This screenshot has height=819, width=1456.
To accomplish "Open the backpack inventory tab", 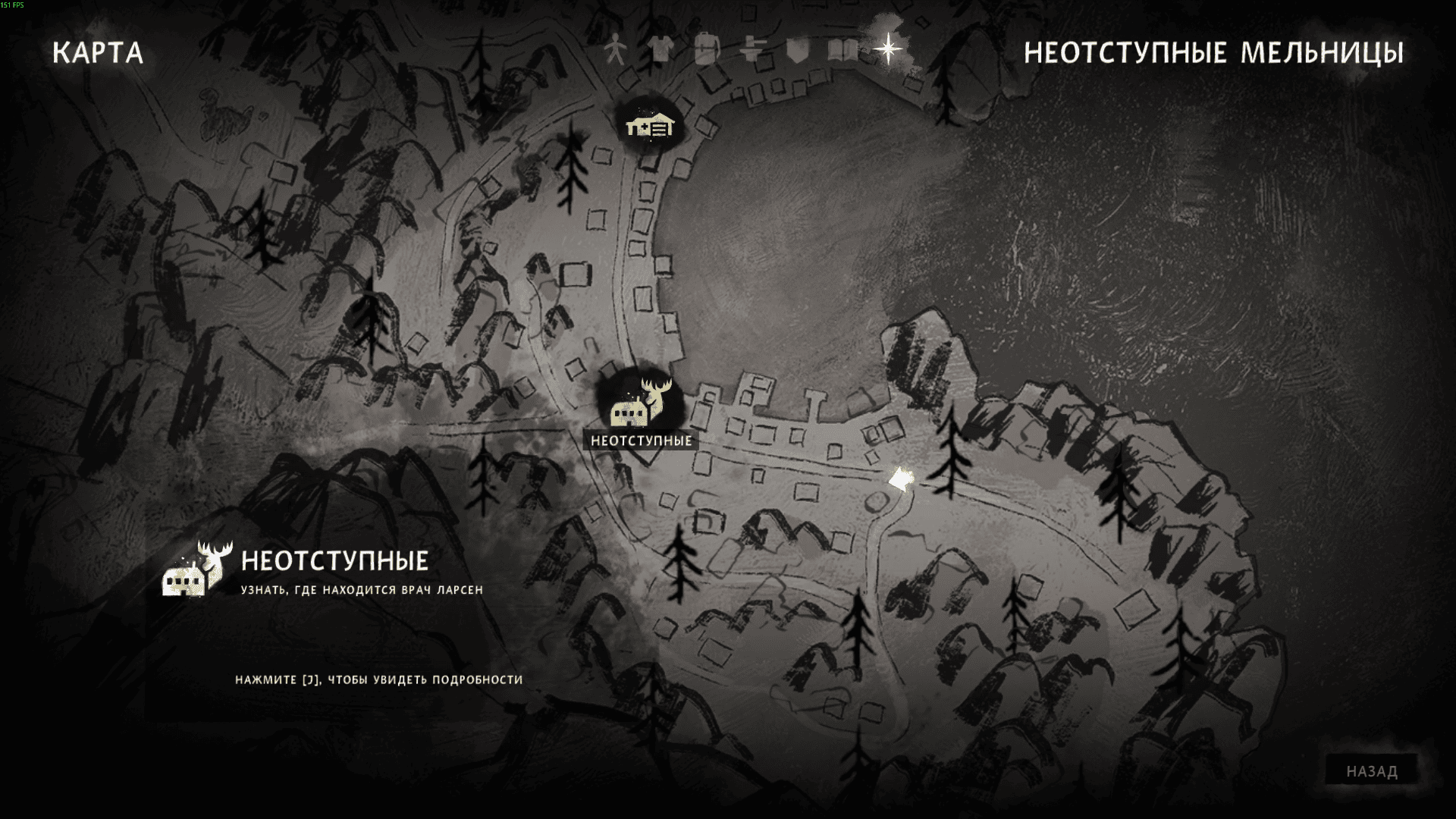I will [706, 50].
